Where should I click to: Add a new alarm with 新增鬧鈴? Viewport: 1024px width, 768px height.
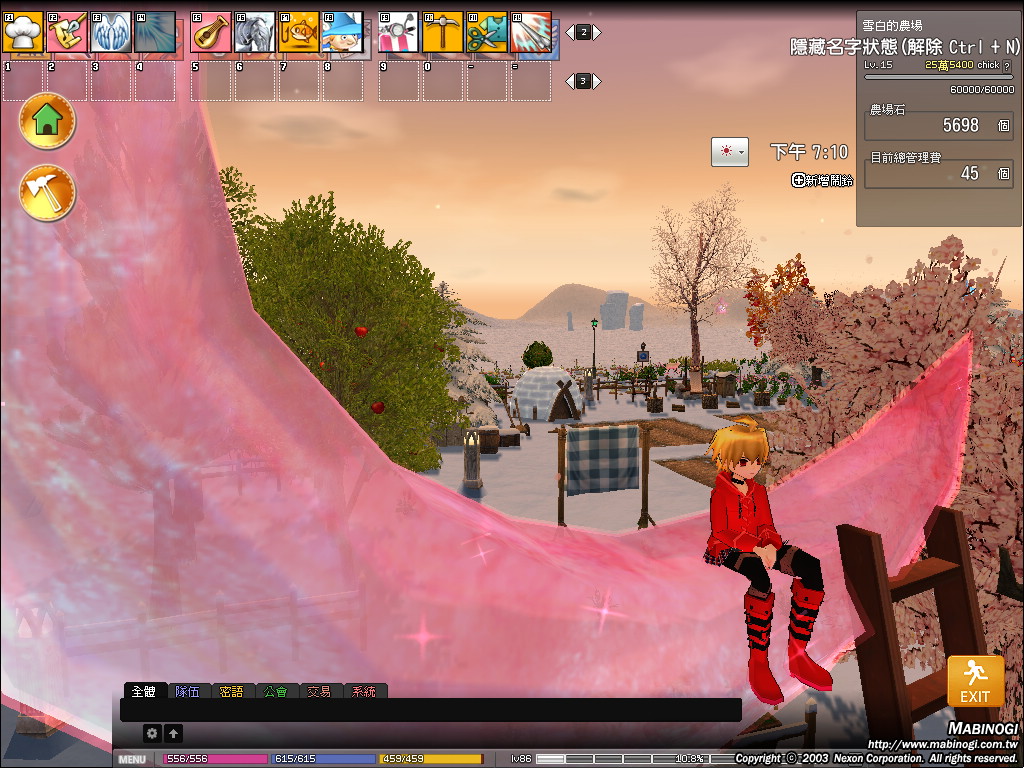coord(822,180)
